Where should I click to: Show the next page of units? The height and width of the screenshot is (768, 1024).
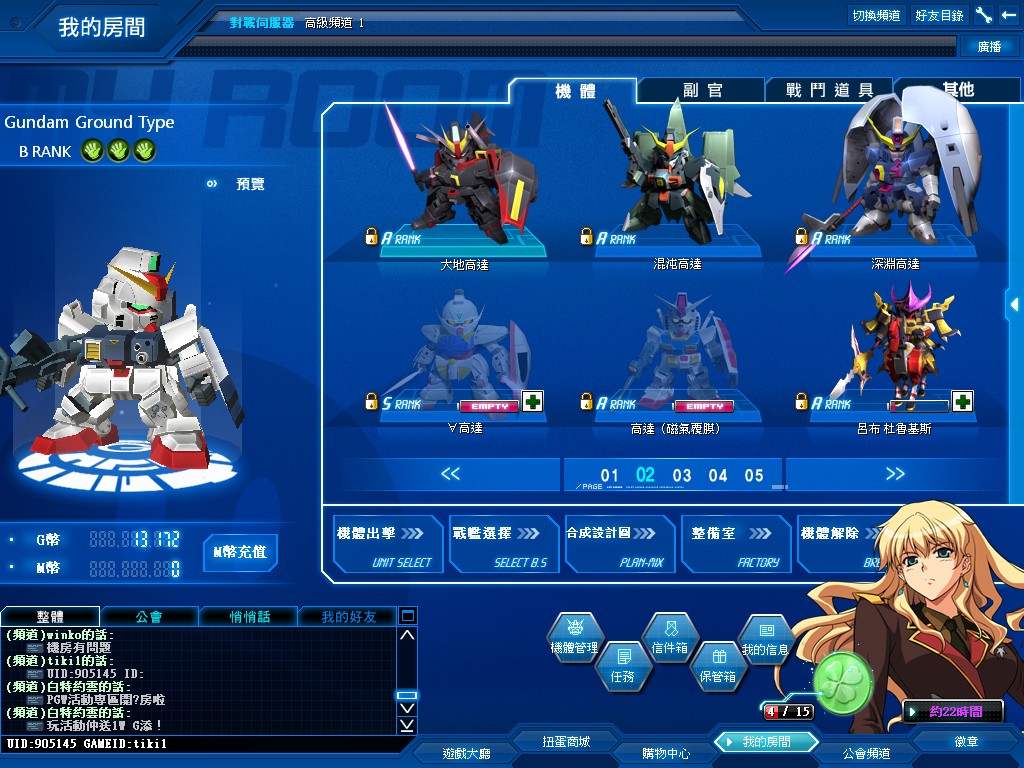(895, 474)
